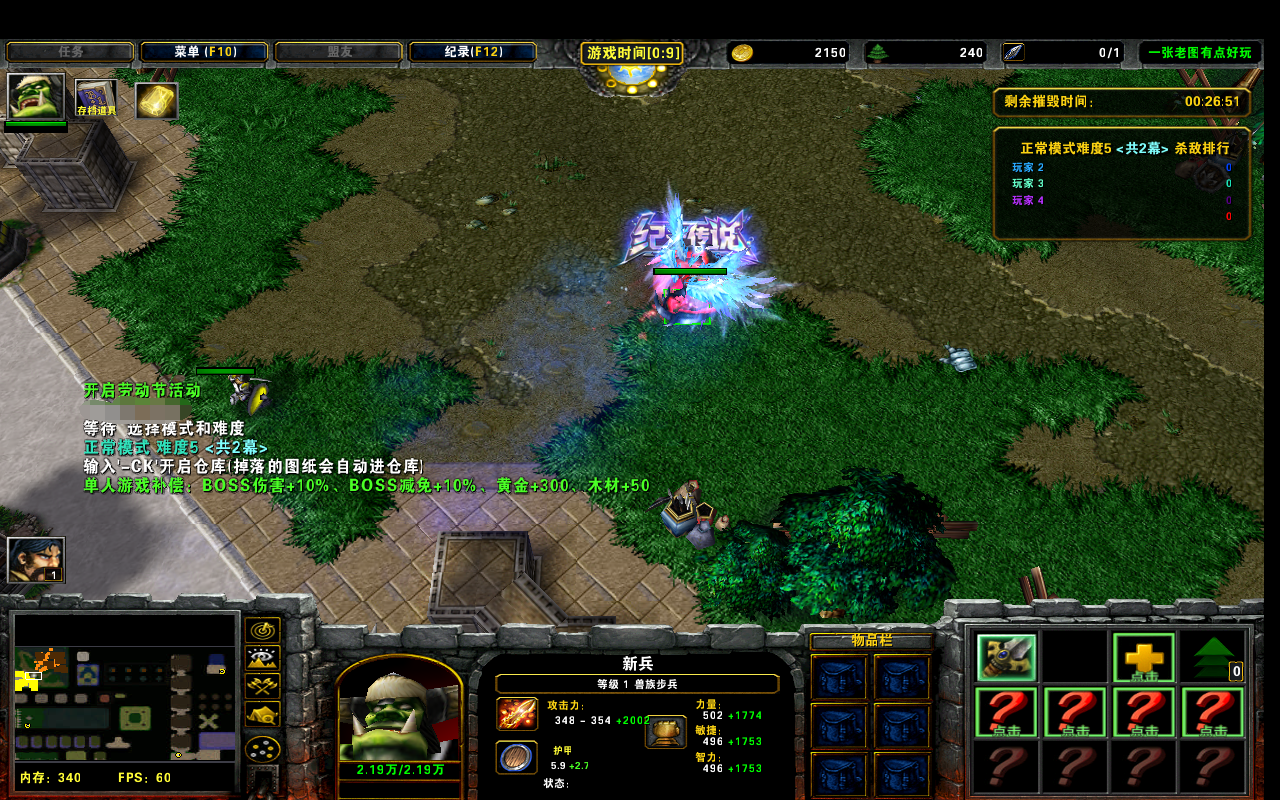
Task: Open the 存档道具 book icon
Action: pos(96,99)
